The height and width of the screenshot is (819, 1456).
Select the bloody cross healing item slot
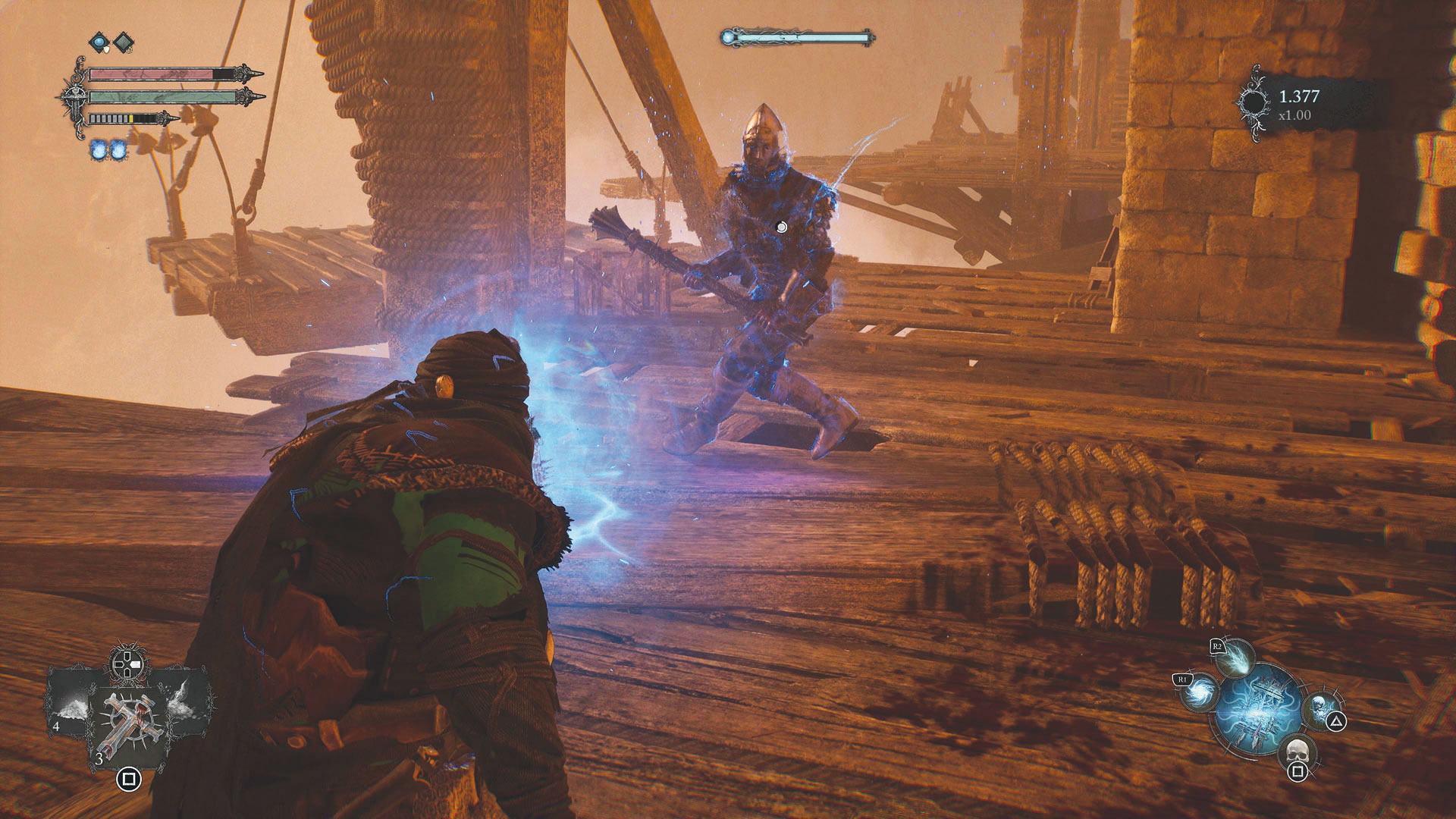[x=127, y=724]
